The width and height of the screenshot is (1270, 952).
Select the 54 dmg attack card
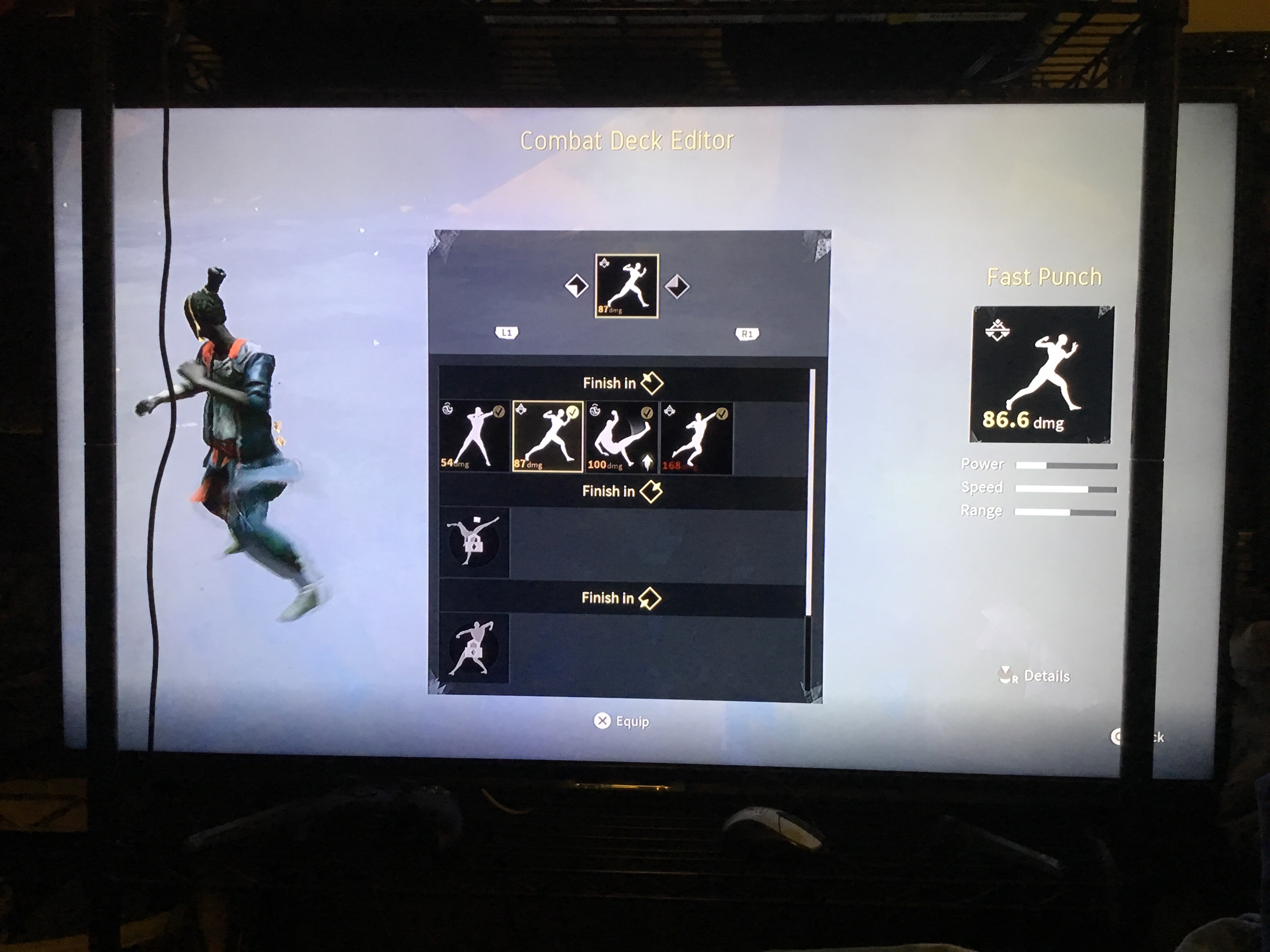pos(474,437)
